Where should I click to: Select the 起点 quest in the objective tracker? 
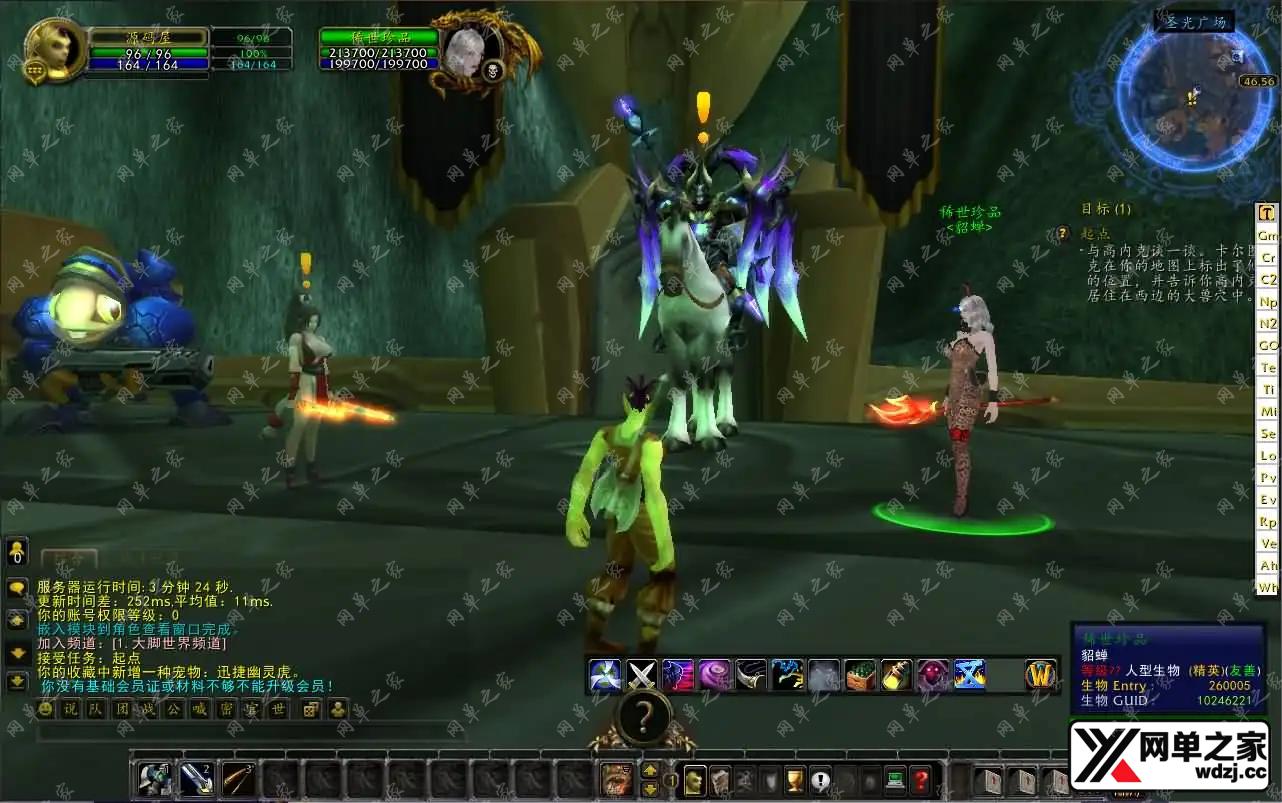click(x=1094, y=233)
